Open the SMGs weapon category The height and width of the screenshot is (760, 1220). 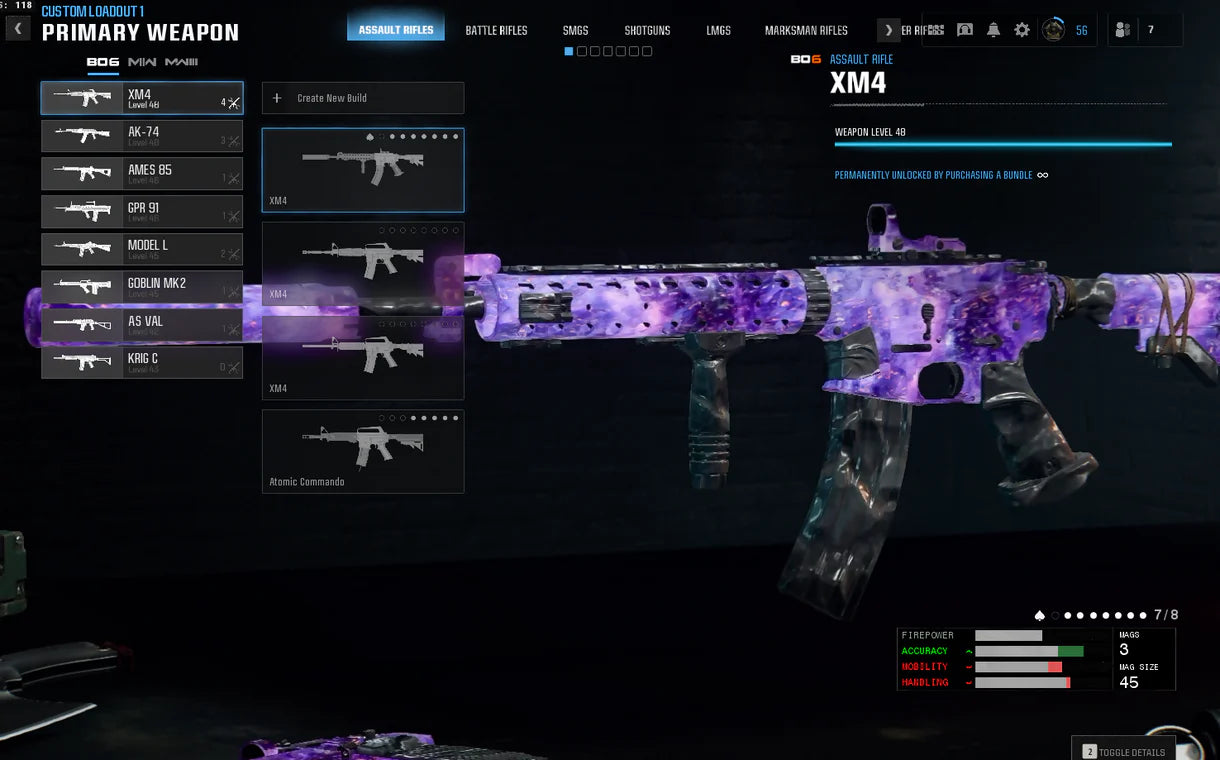tap(575, 30)
